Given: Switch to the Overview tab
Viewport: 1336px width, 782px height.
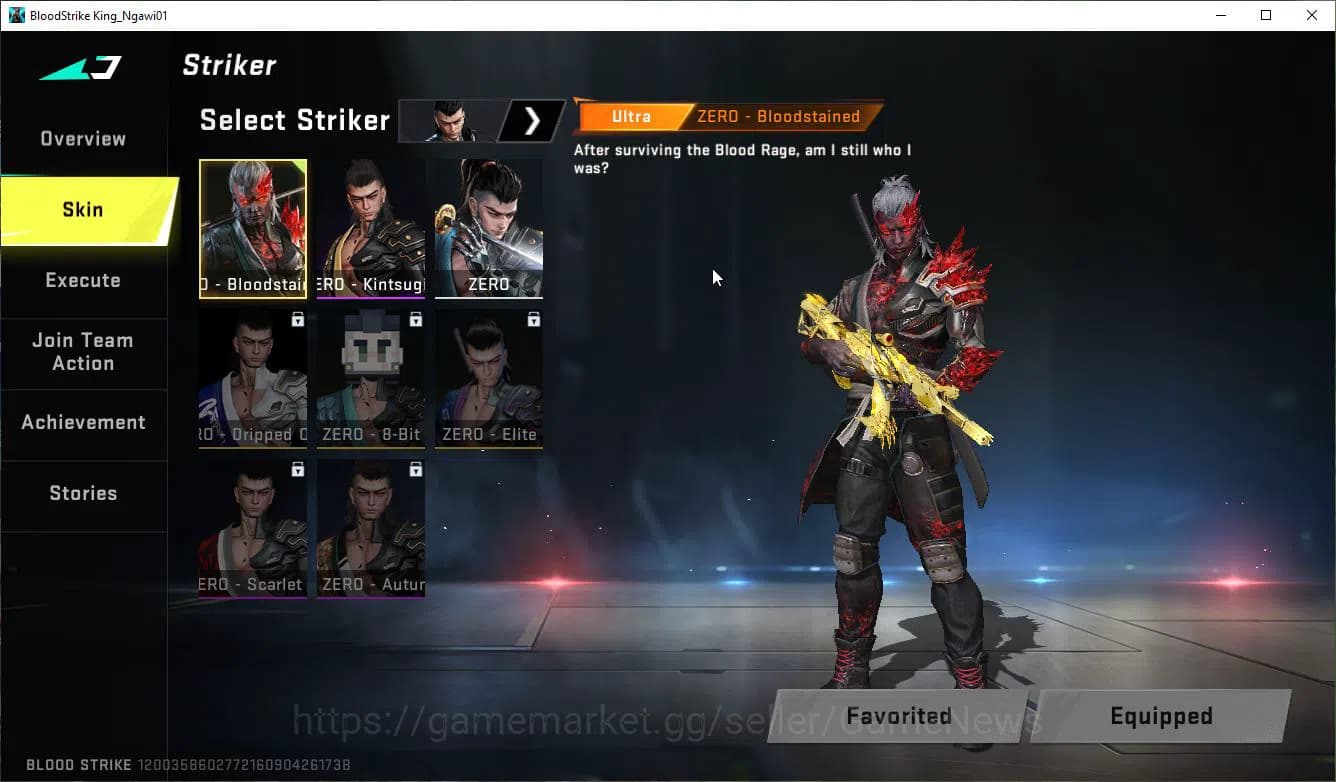Looking at the screenshot, I should pos(82,138).
